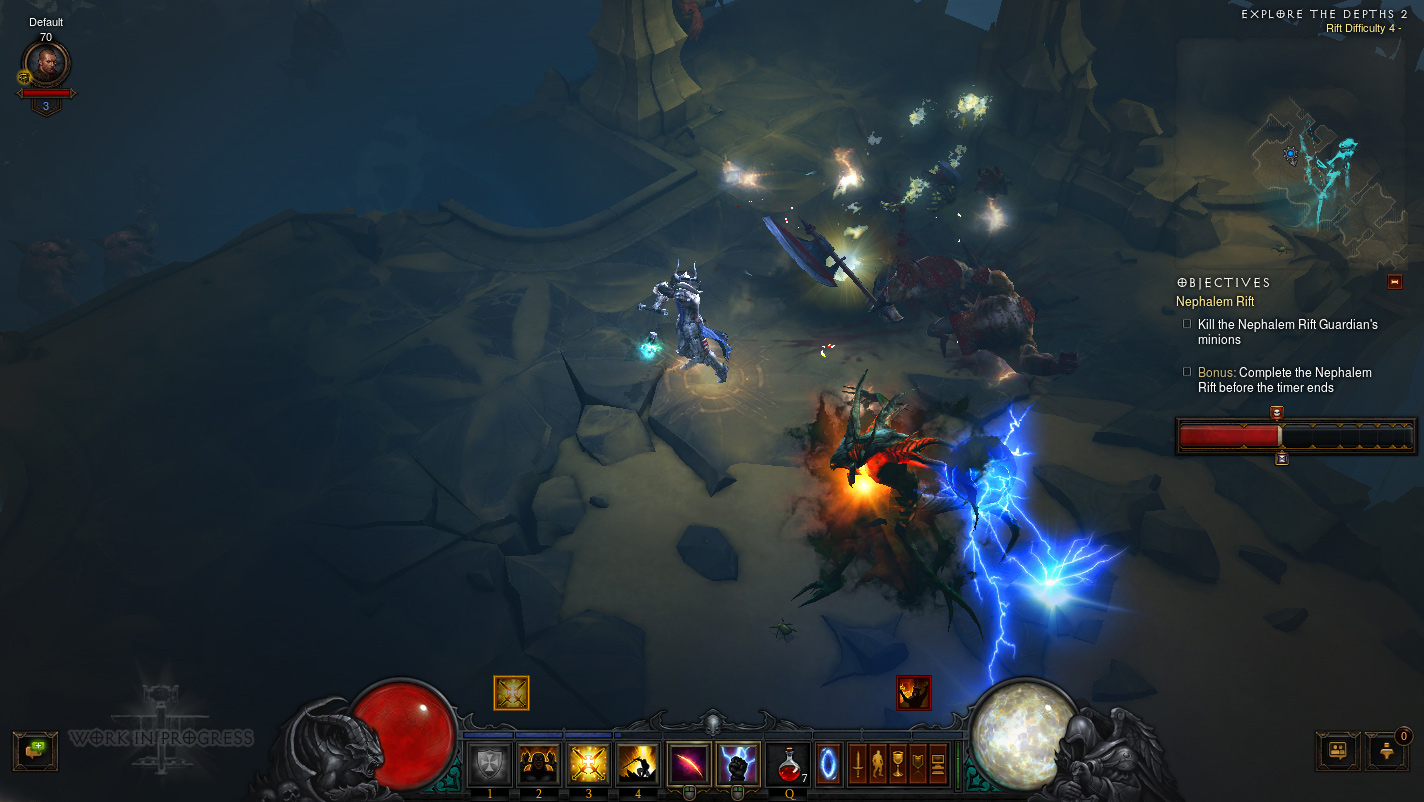Use the hooded figure skill in slot 2
Image resolution: width=1424 pixels, height=802 pixels.
(x=539, y=764)
